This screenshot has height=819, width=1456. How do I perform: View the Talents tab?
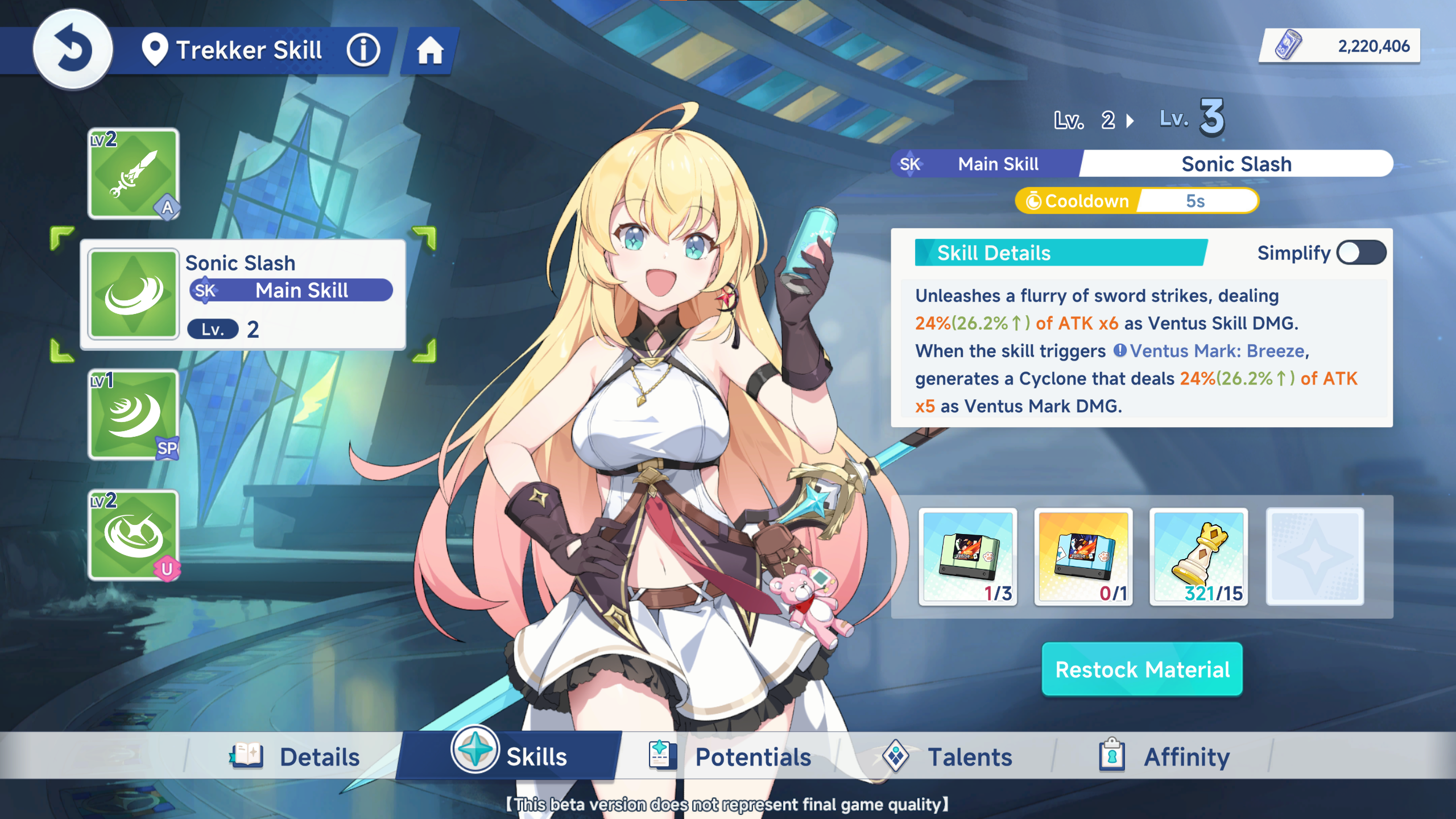point(948,757)
